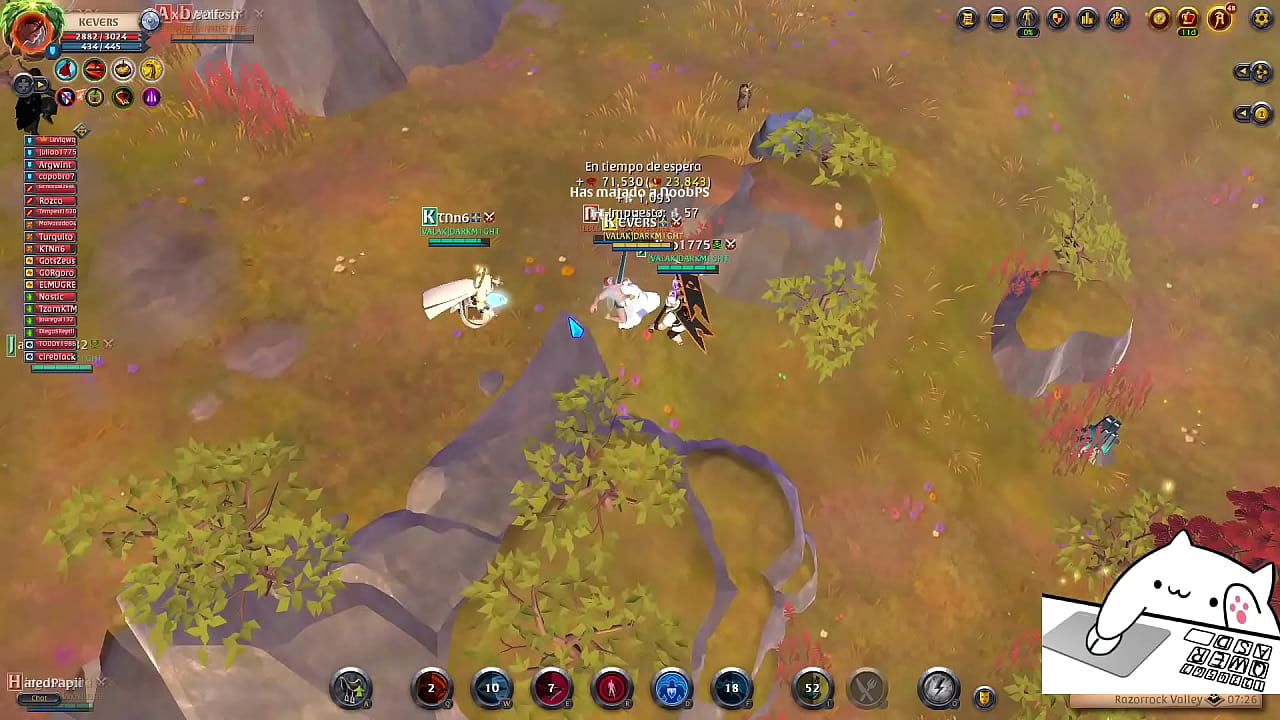This screenshot has height=720, width=1280.
Task: Open the party finder group icon
Action: pos(1118,18)
